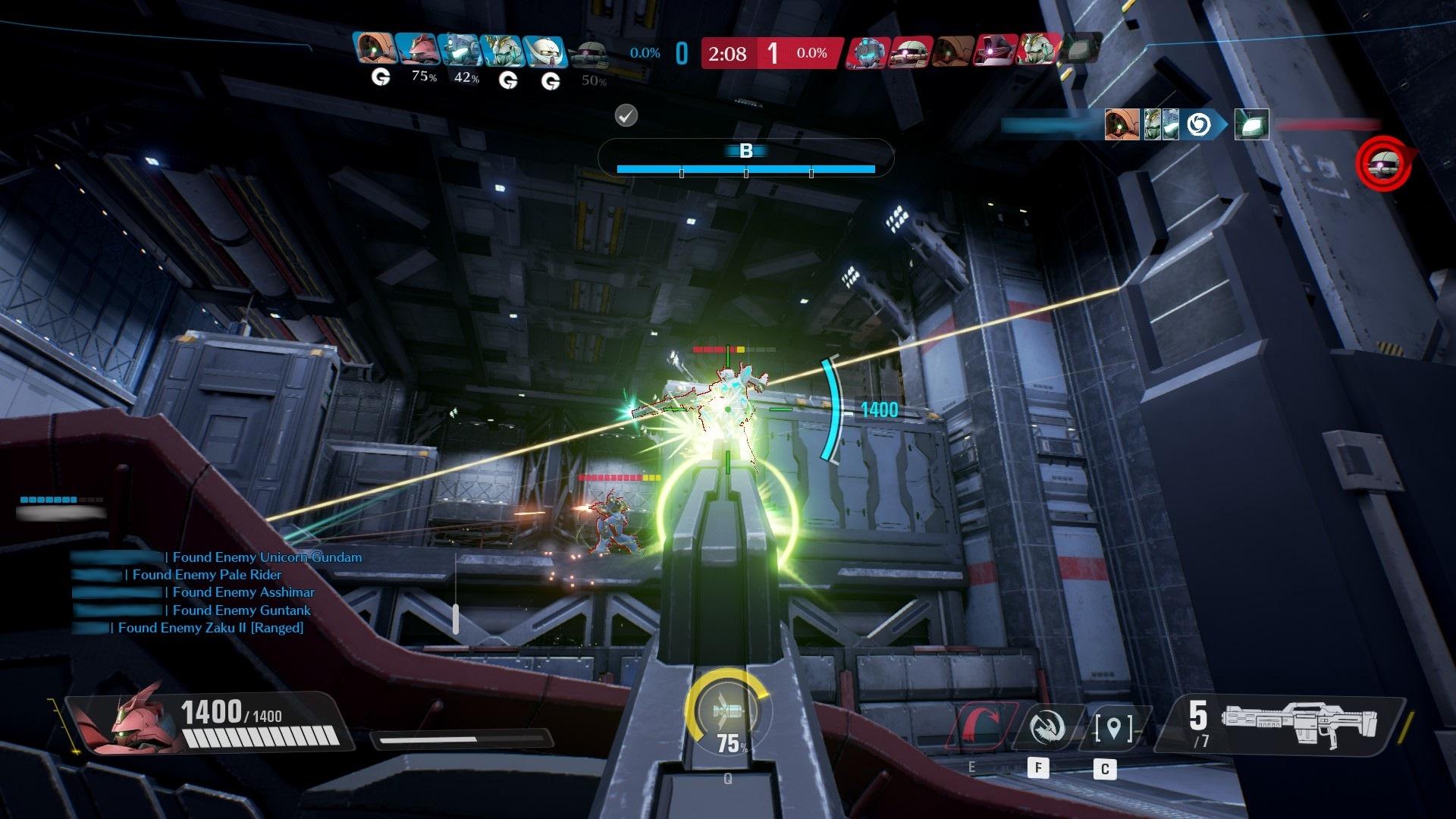The image size is (1456, 819).
Task: Select red team's dimmed brown Asshimar portrait
Action: (x=952, y=52)
